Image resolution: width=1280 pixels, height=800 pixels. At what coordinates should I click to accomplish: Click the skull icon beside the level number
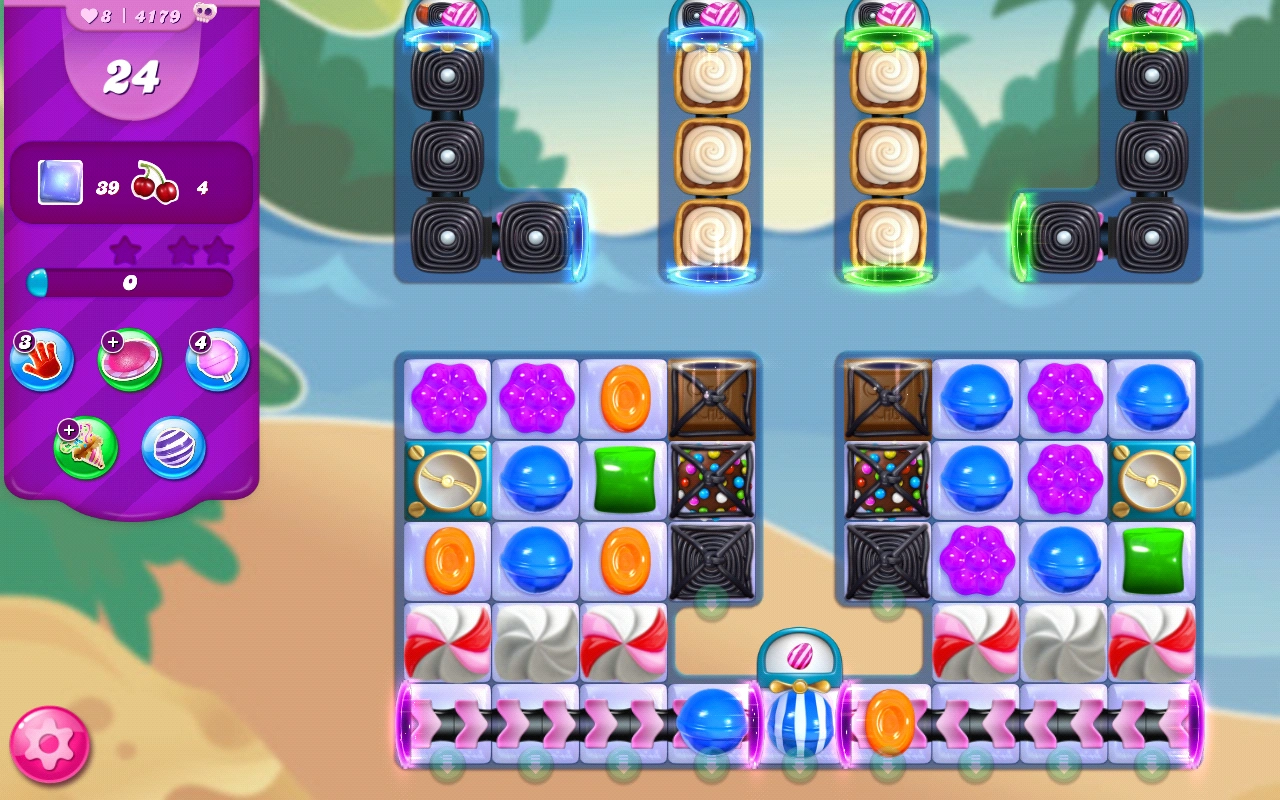coord(207,14)
